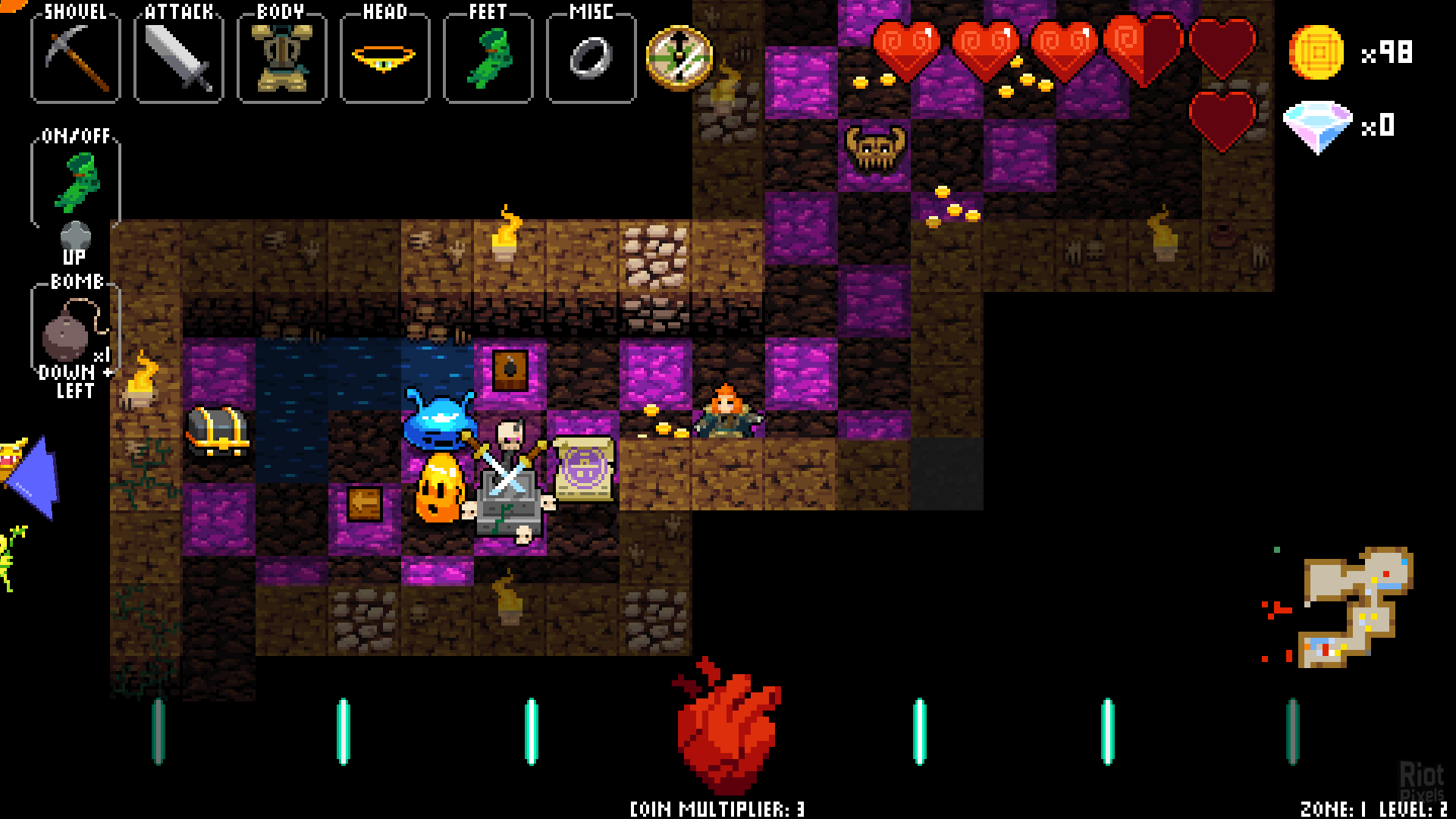
Task: Click the Feet green boots slot
Action: point(488,58)
